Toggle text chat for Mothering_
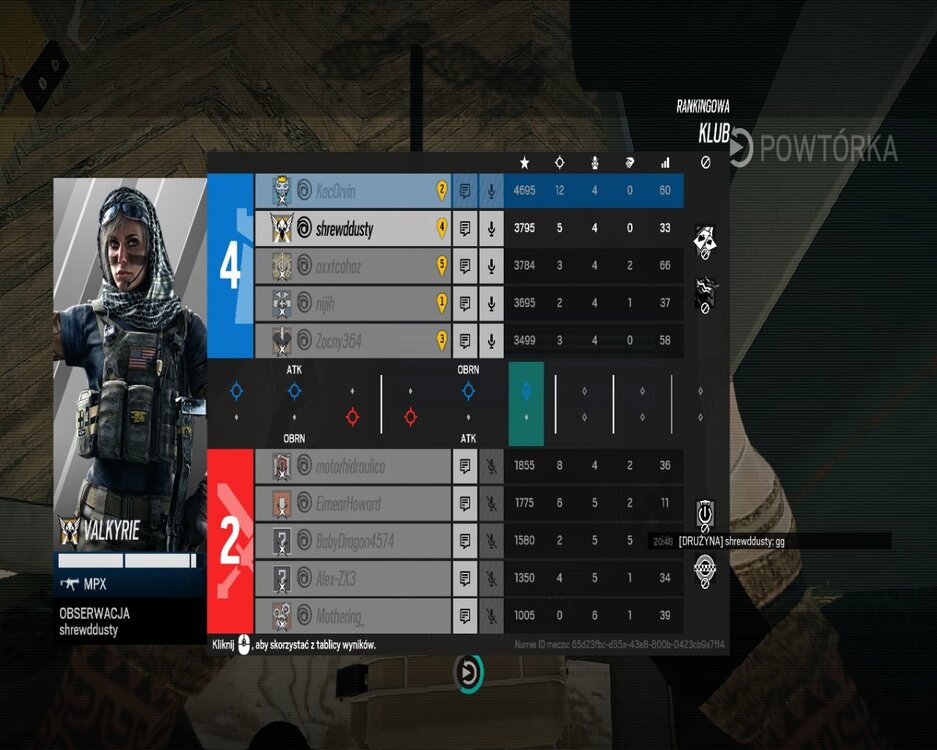Image resolution: width=937 pixels, height=750 pixels. click(x=465, y=616)
